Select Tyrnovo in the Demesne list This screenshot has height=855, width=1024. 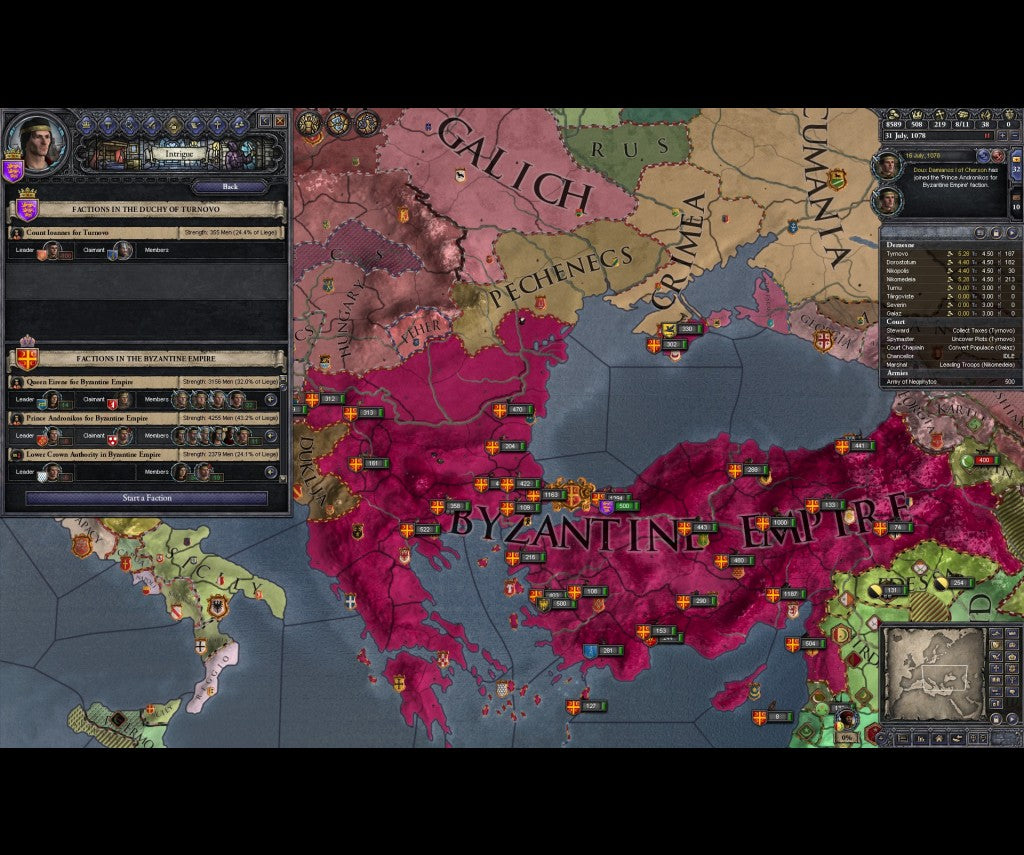click(x=898, y=255)
